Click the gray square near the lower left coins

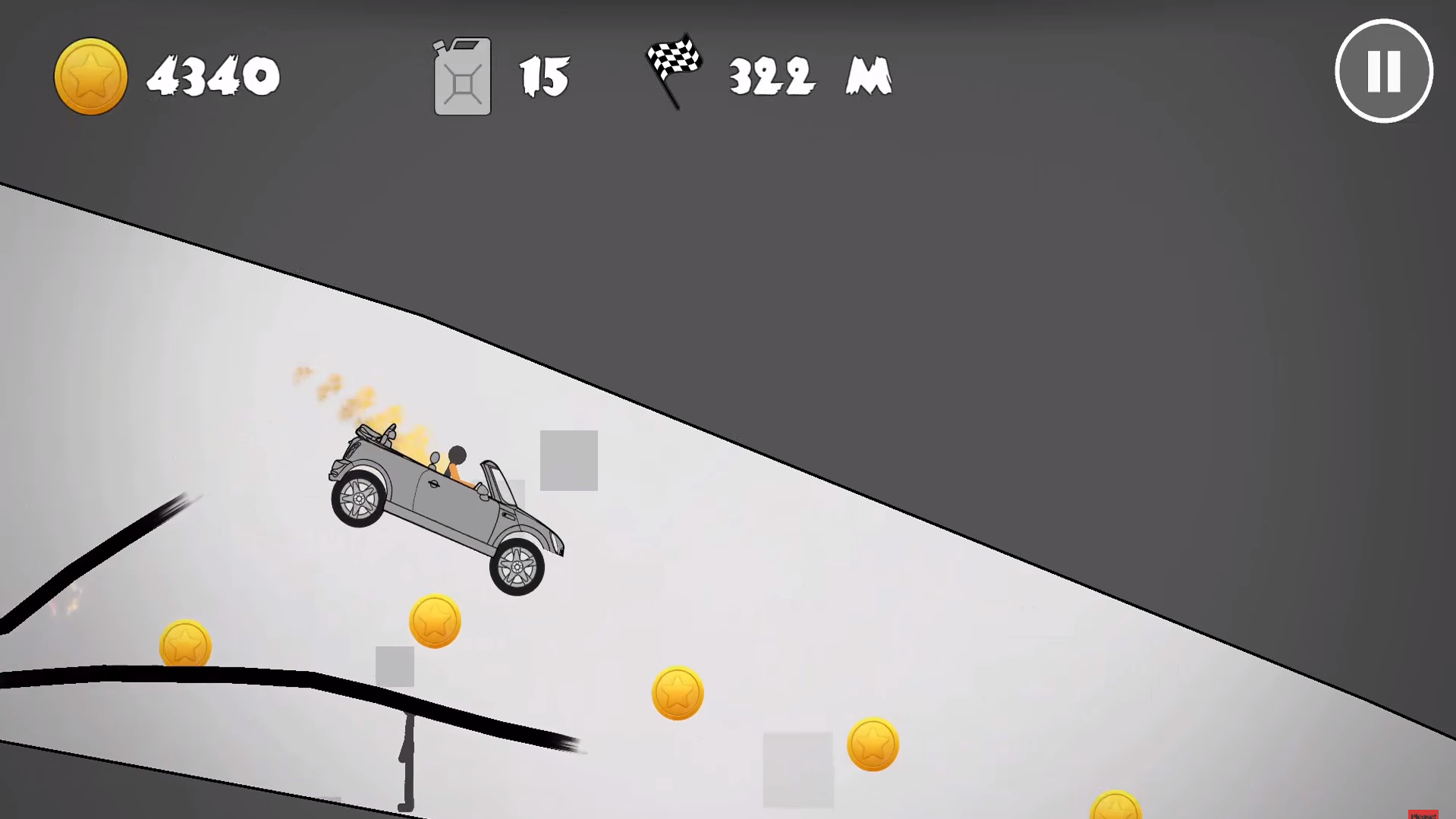[395, 666]
